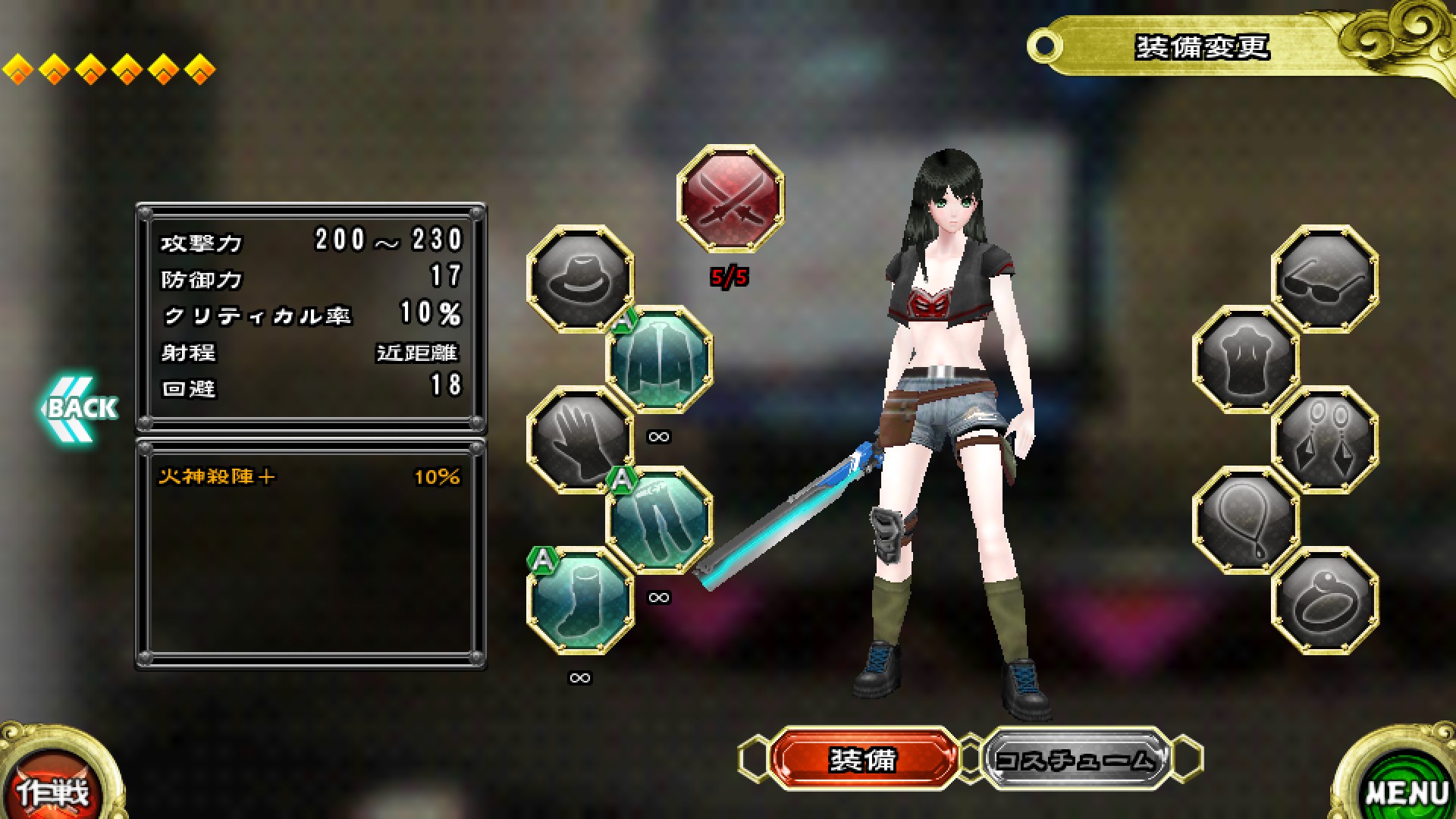Image resolution: width=1456 pixels, height=819 pixels.
Task: Select the boots equipment slot
Action: pos(580,601)
